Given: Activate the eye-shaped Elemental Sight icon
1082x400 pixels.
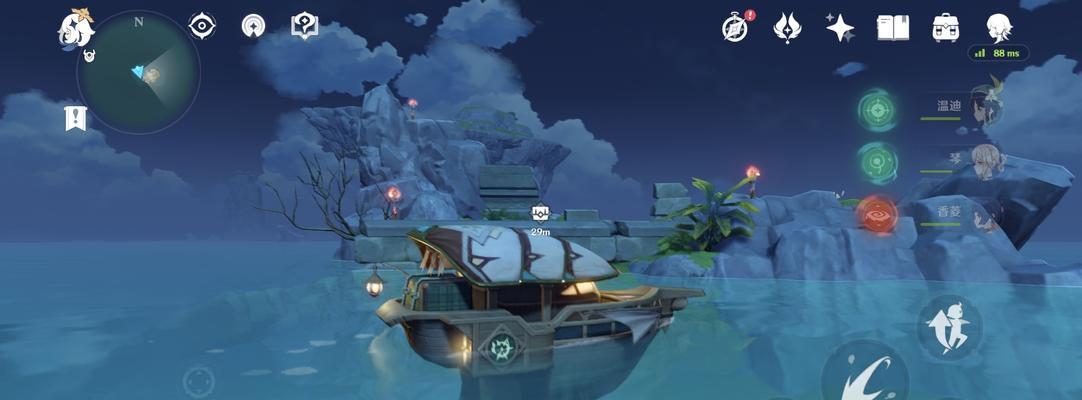Looking at the screenshot, I should (202, 26).
